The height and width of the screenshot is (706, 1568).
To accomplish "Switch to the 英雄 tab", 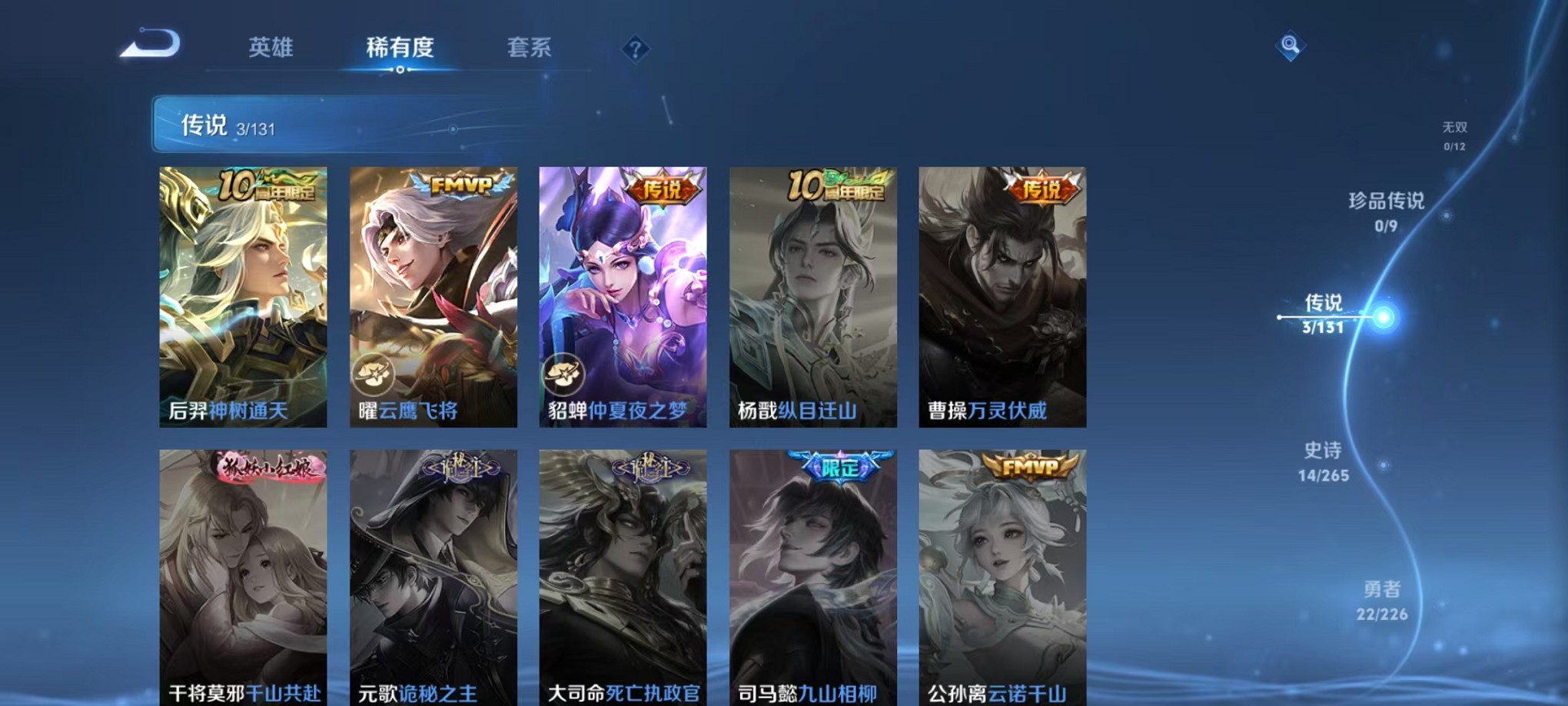I will coord(271,48).
